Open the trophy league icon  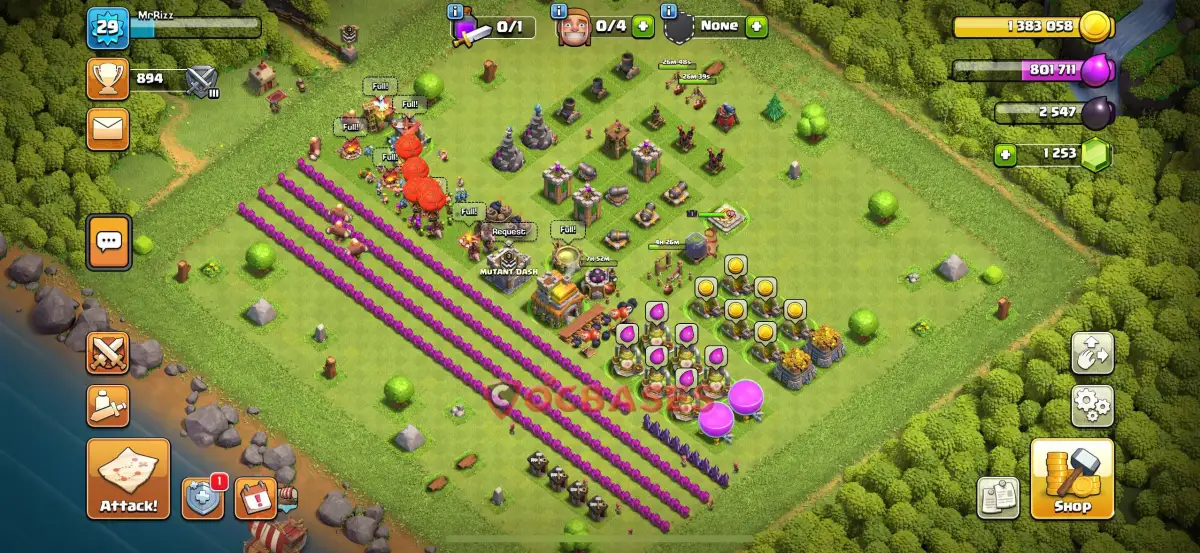(x=108, y=79)
